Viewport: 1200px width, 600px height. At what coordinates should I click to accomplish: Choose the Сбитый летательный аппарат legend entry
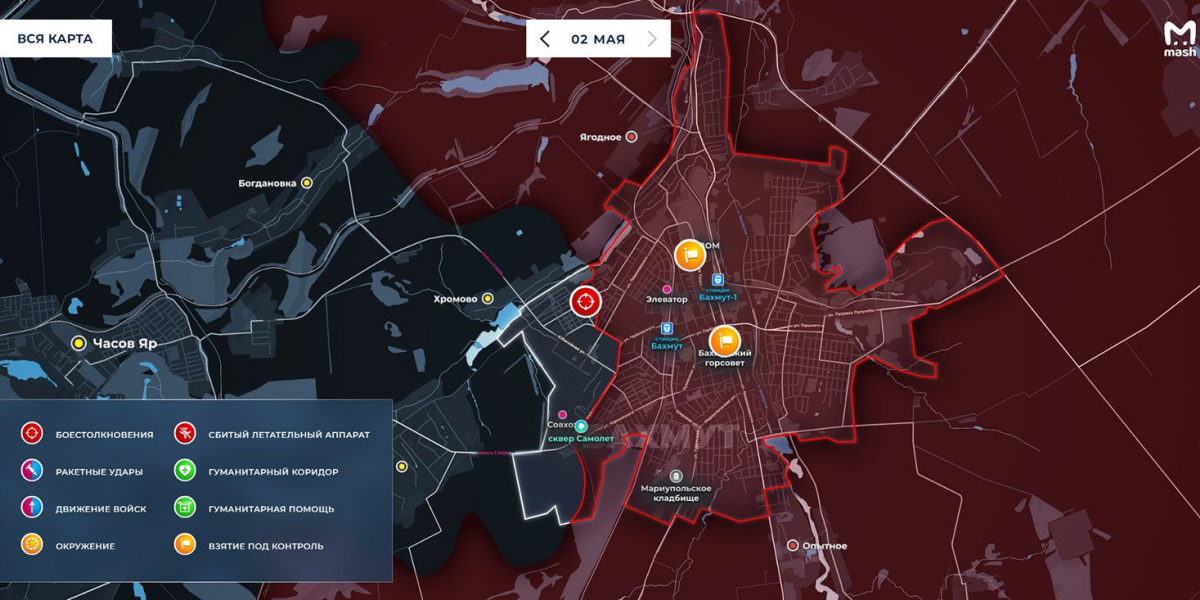(185, 434)
